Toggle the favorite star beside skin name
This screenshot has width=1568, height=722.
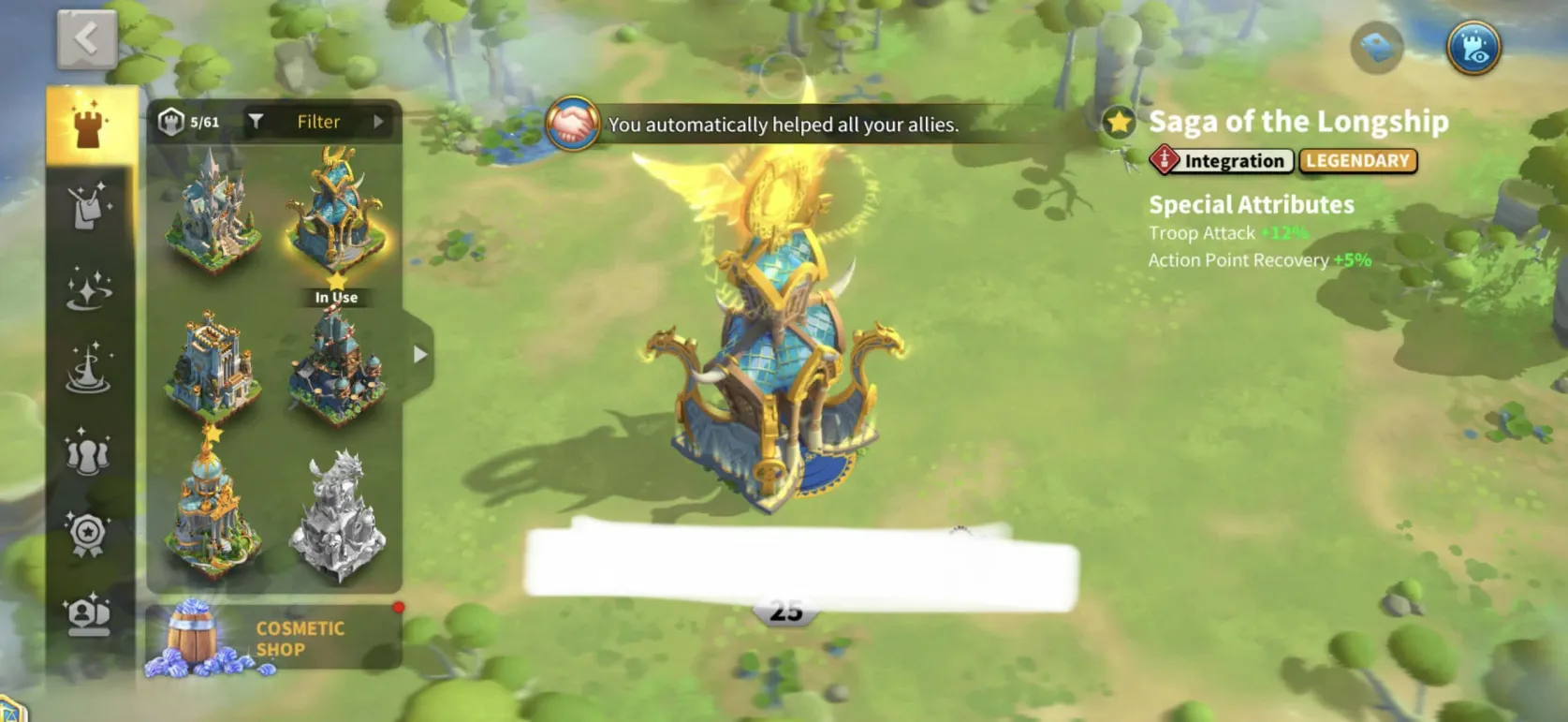tap(1119, 122)
